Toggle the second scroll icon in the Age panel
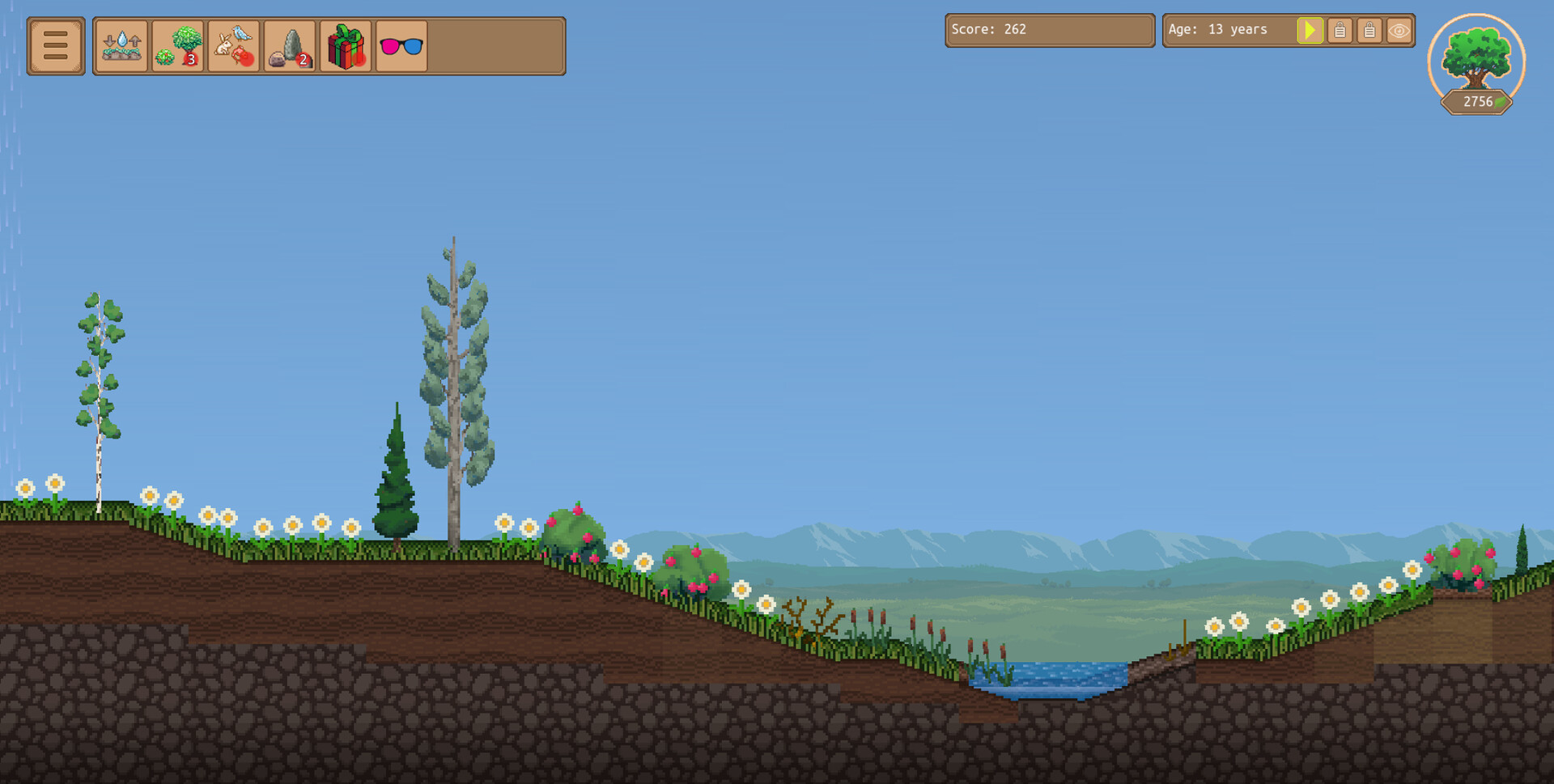The height and width of the screenshot is (784, 1554). pos(1369,30)
